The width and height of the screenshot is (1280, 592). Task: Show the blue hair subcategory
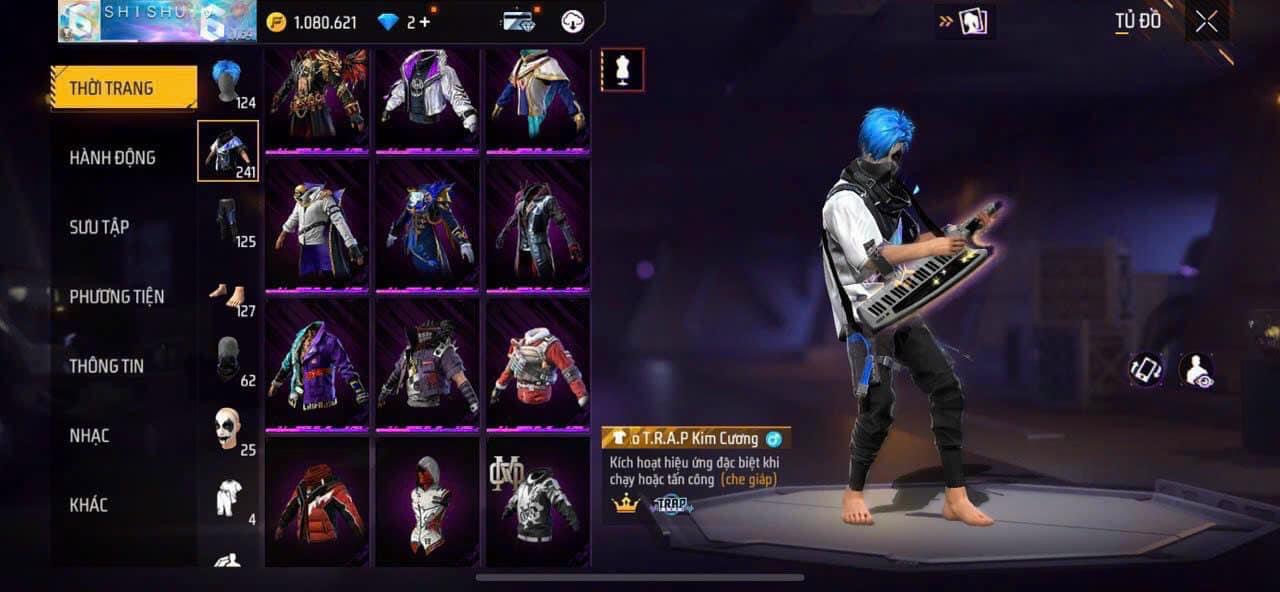pyautogui.click(x=228, y=82)
